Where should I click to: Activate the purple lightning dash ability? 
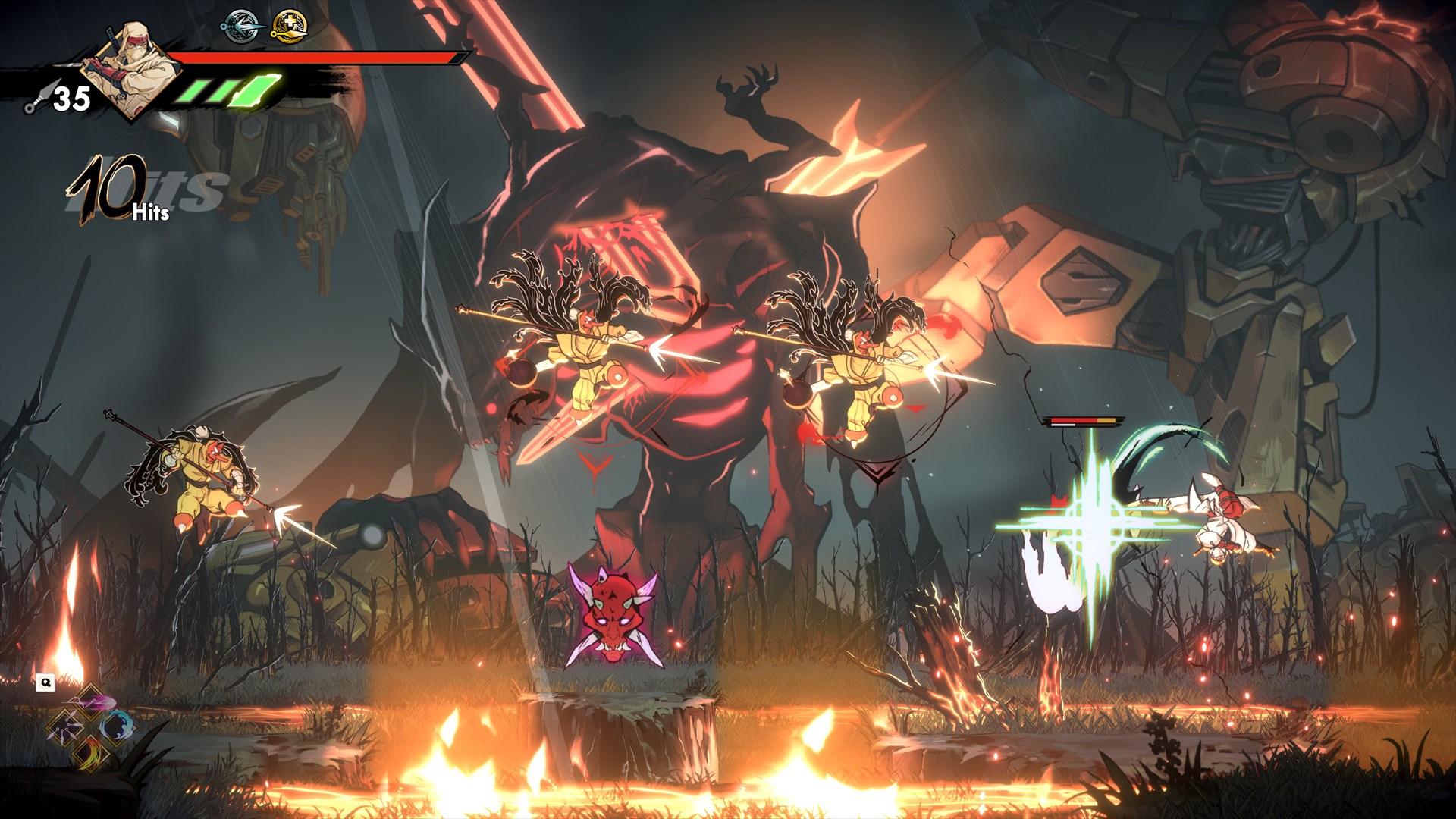[93, 701]
